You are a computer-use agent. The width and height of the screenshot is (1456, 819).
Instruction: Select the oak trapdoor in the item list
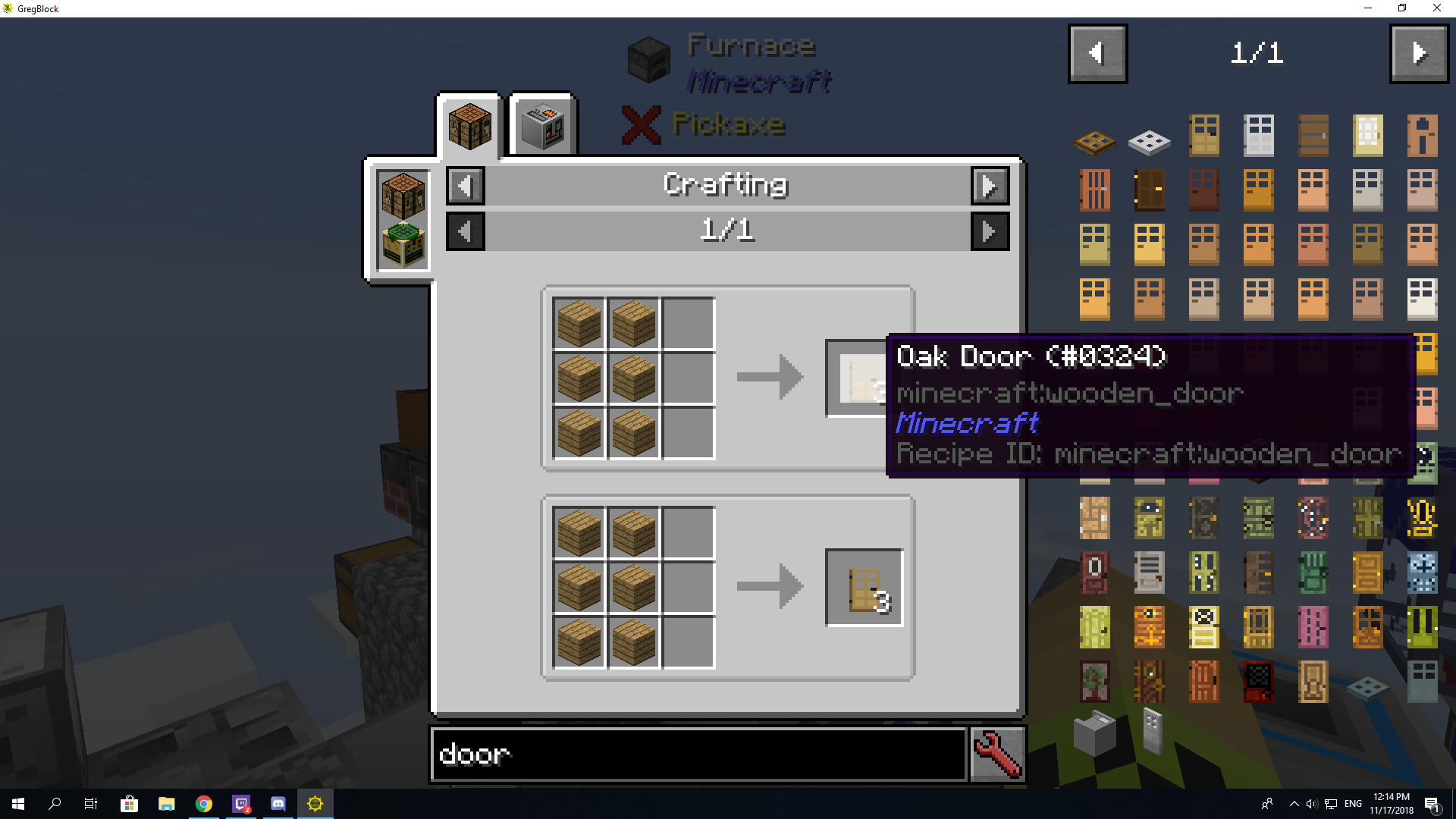click(1094, 143)
